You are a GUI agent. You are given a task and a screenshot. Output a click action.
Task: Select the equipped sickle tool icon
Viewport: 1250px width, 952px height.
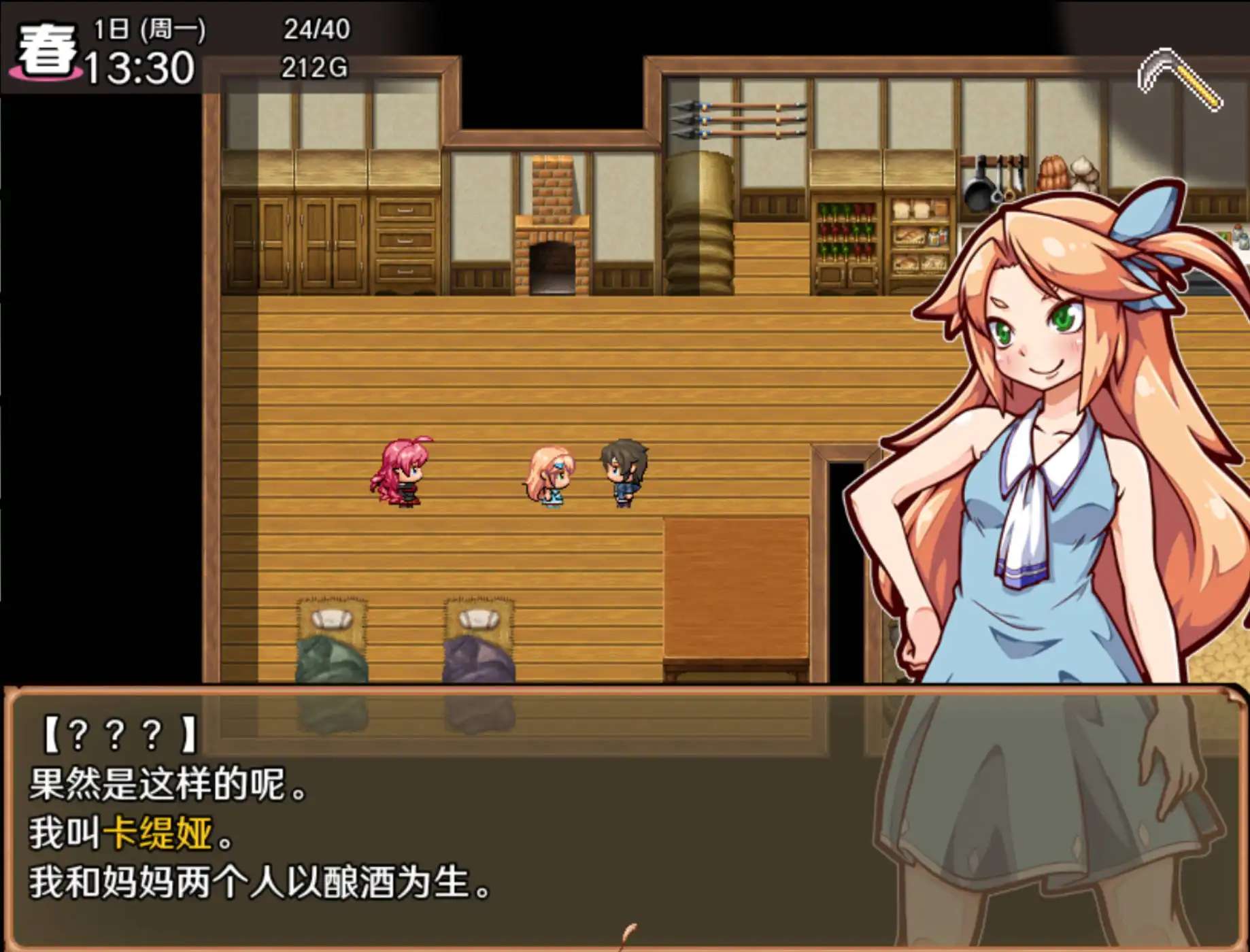pyautogui.click(x=1180, y=80)
